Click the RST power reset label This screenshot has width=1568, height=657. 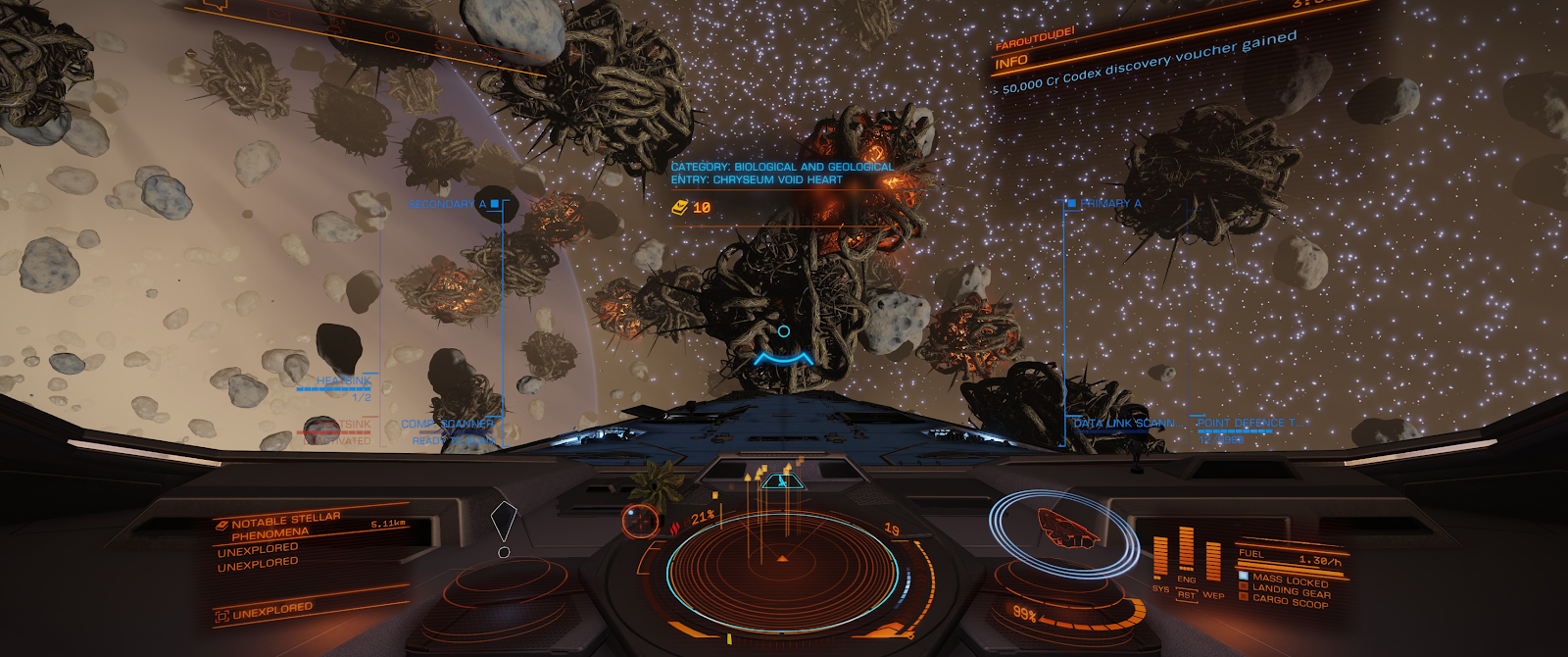tap(1187, 594)
